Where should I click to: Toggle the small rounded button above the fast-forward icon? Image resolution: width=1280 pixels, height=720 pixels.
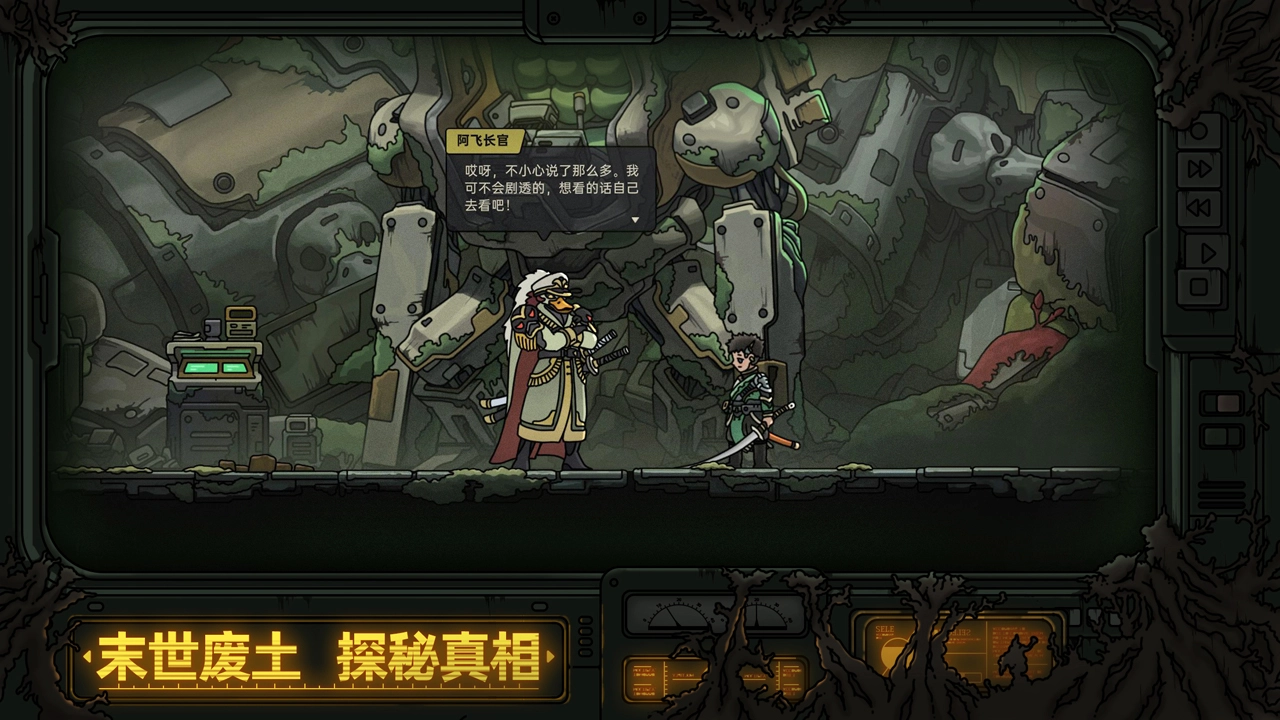[x=1201, y=129]
